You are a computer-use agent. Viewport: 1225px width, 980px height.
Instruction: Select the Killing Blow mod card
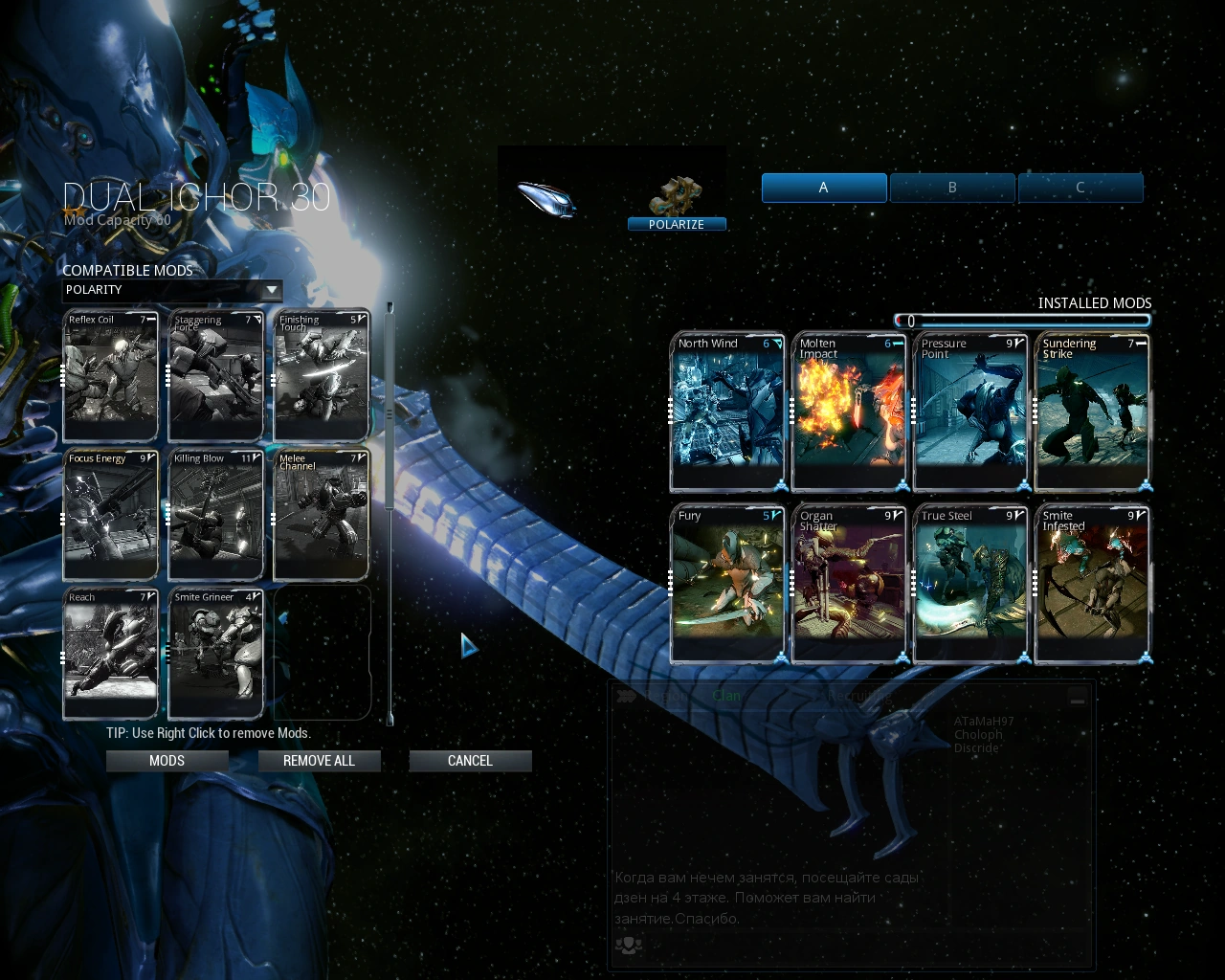click(214, 515)
